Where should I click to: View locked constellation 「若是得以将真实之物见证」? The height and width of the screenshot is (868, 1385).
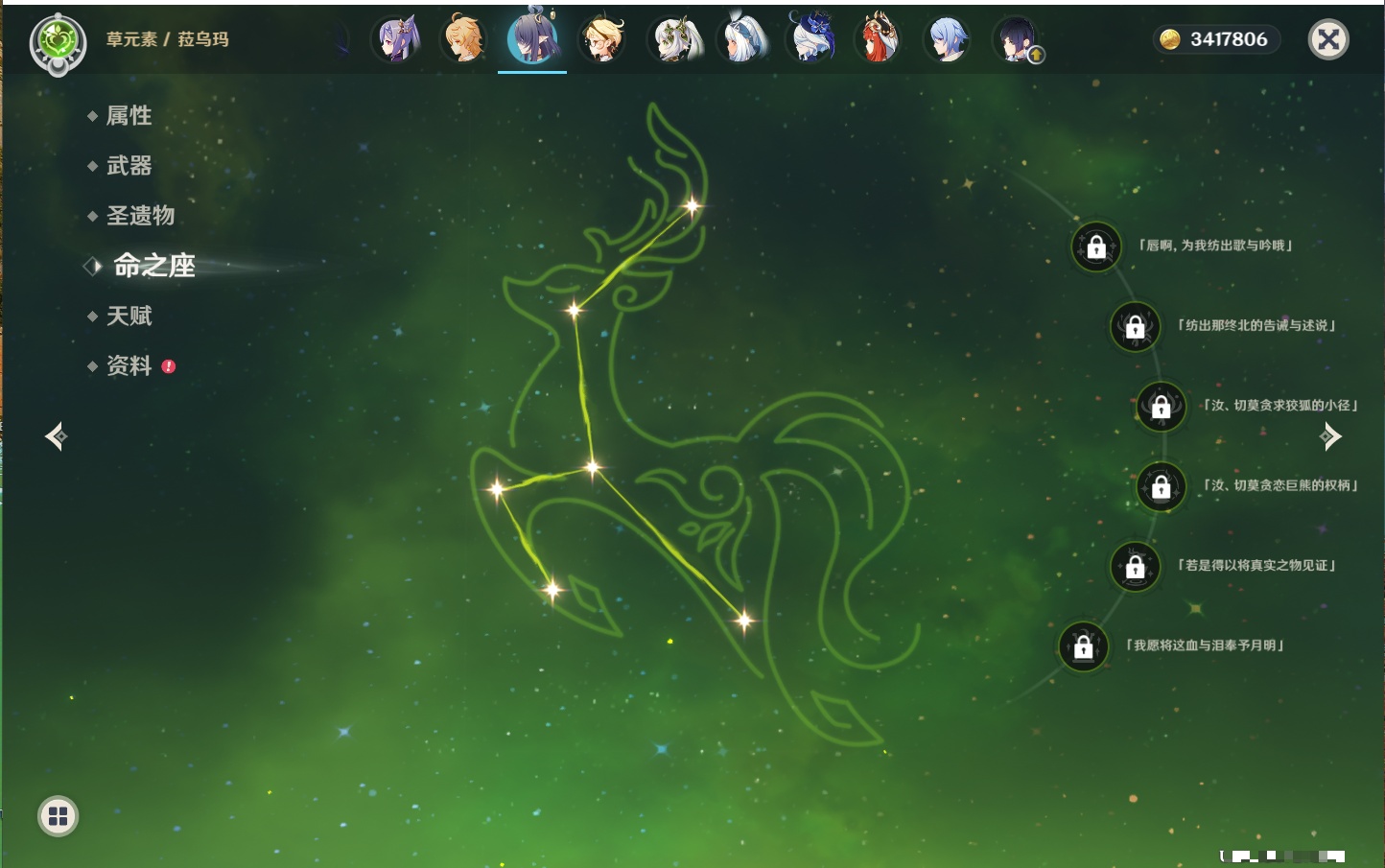pos(1135,566)
